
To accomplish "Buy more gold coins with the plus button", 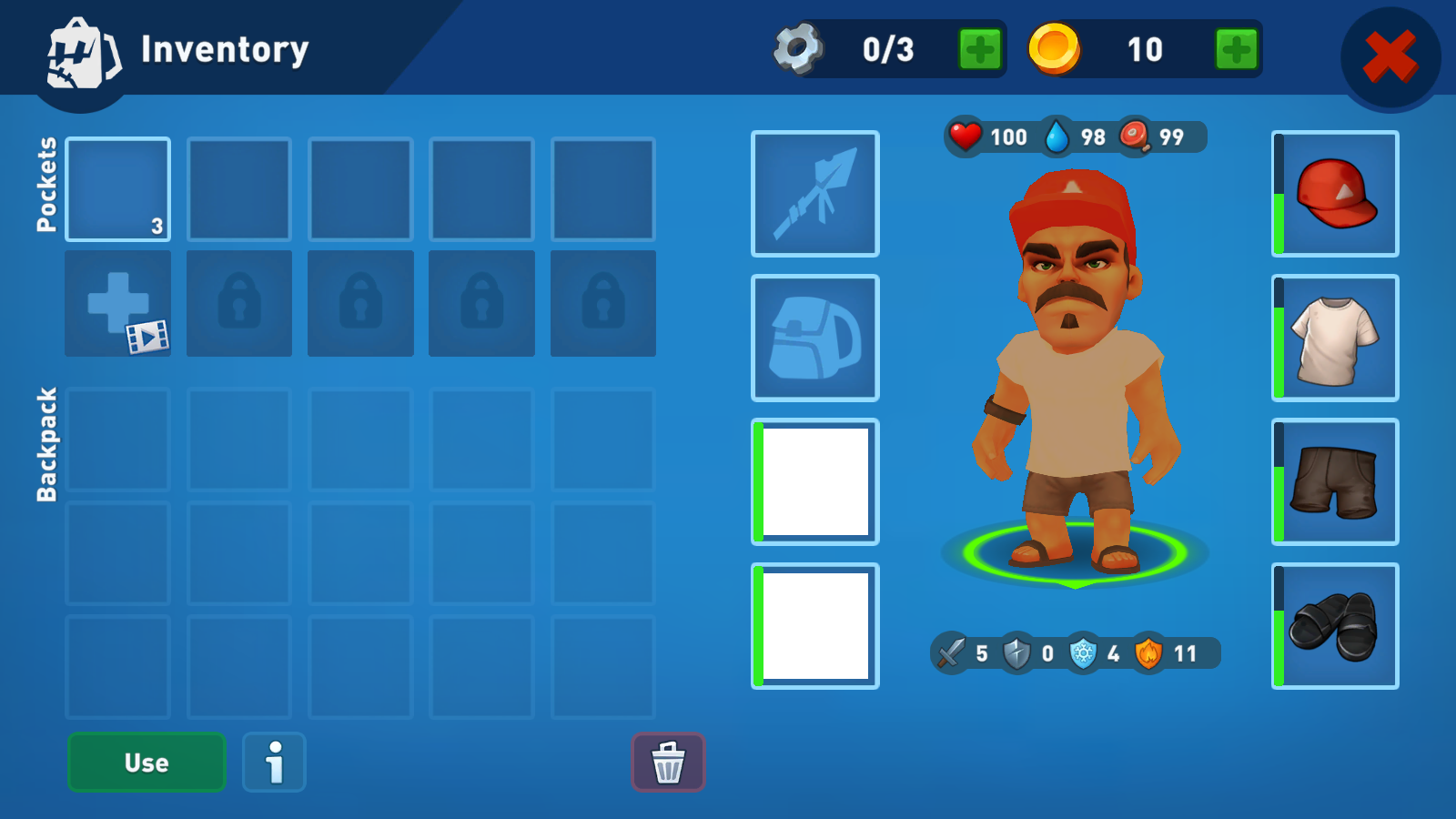I will (x=1237, y=49).
